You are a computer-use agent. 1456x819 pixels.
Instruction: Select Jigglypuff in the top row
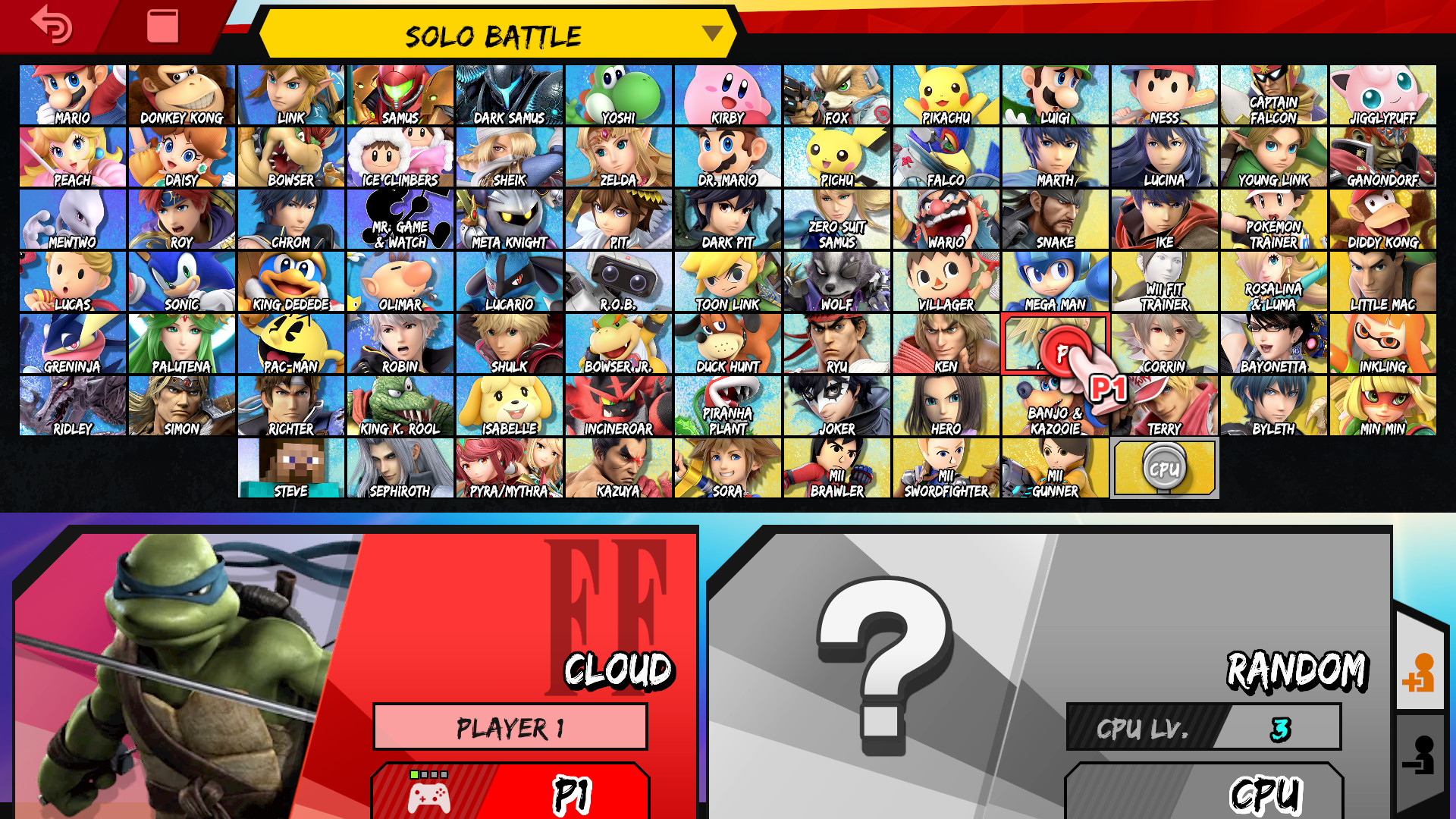tap(1382, 94)
